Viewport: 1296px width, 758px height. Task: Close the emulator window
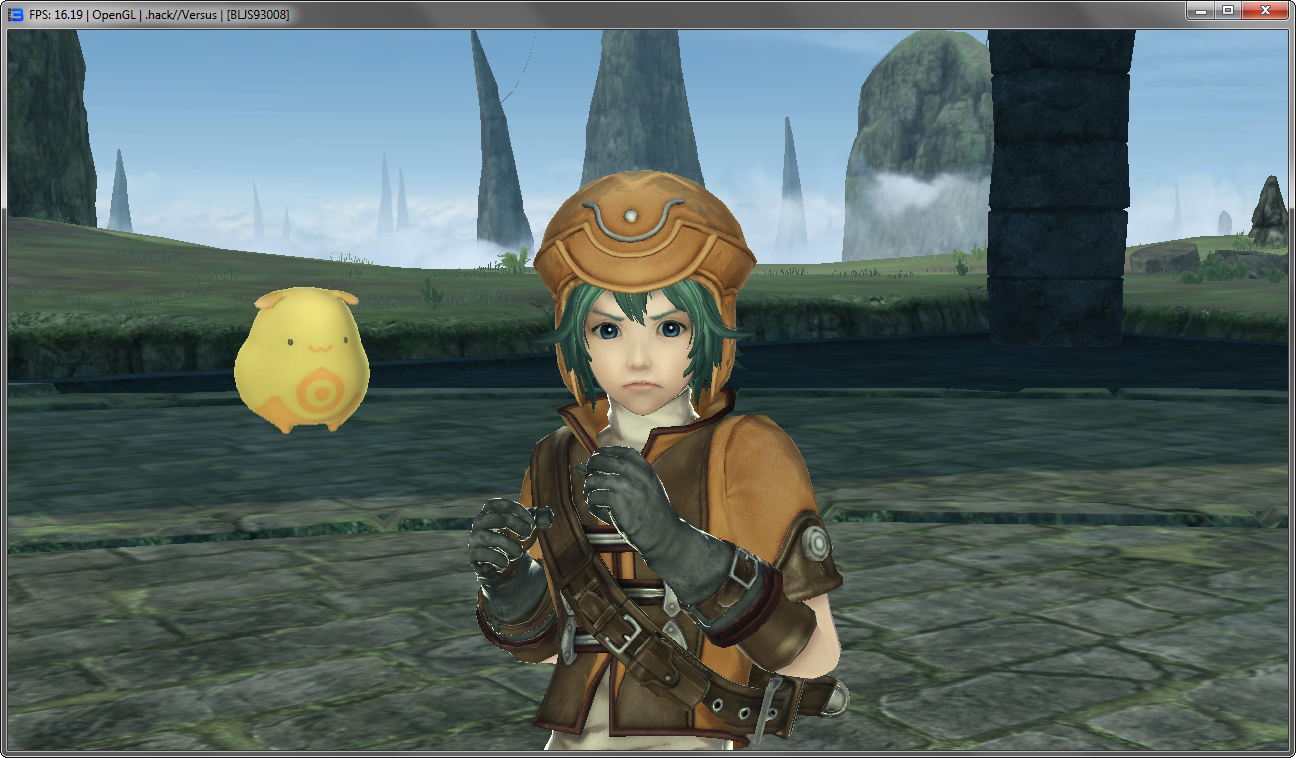(x=1264, y=11)
